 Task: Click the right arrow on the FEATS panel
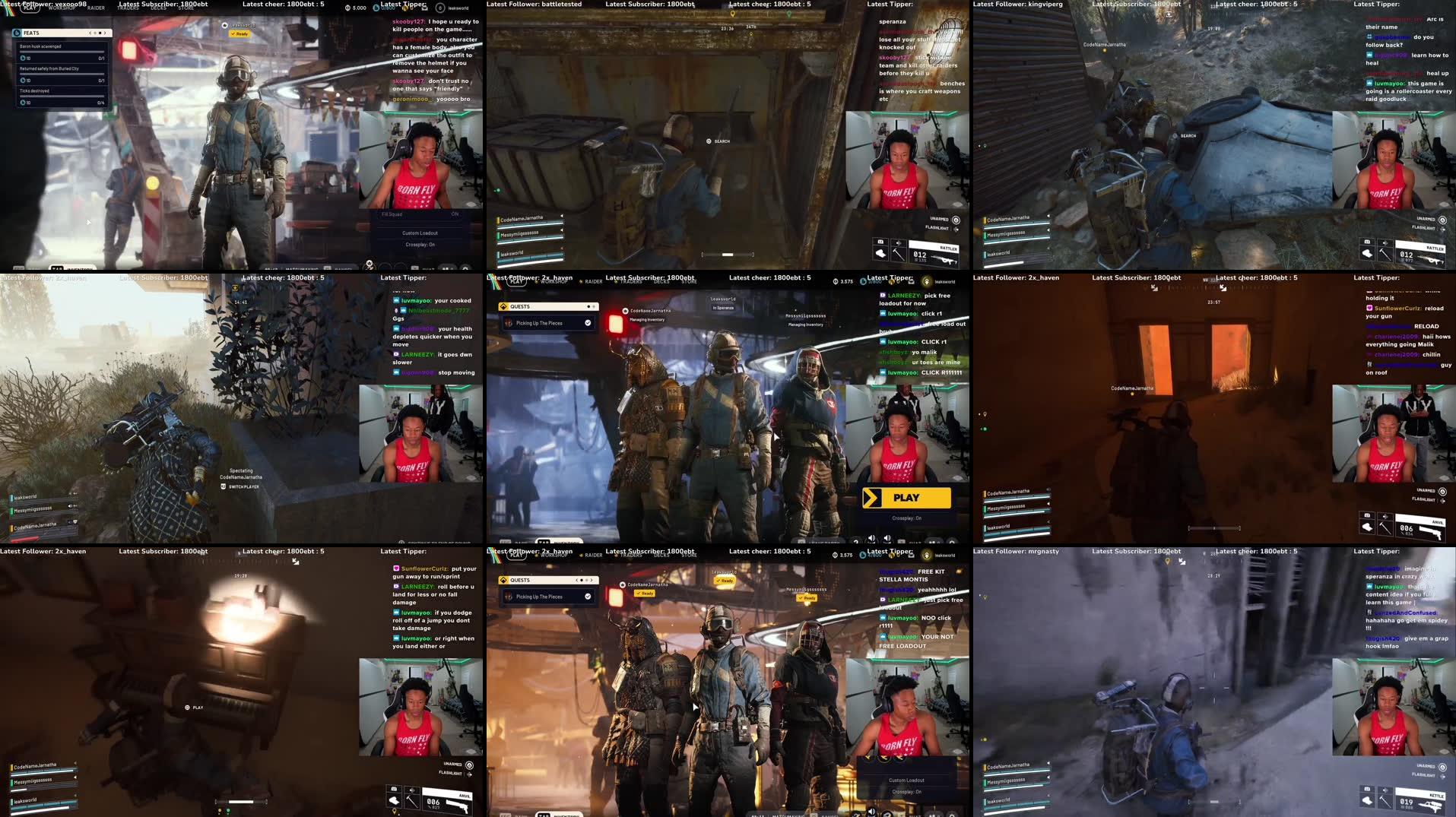103,33
